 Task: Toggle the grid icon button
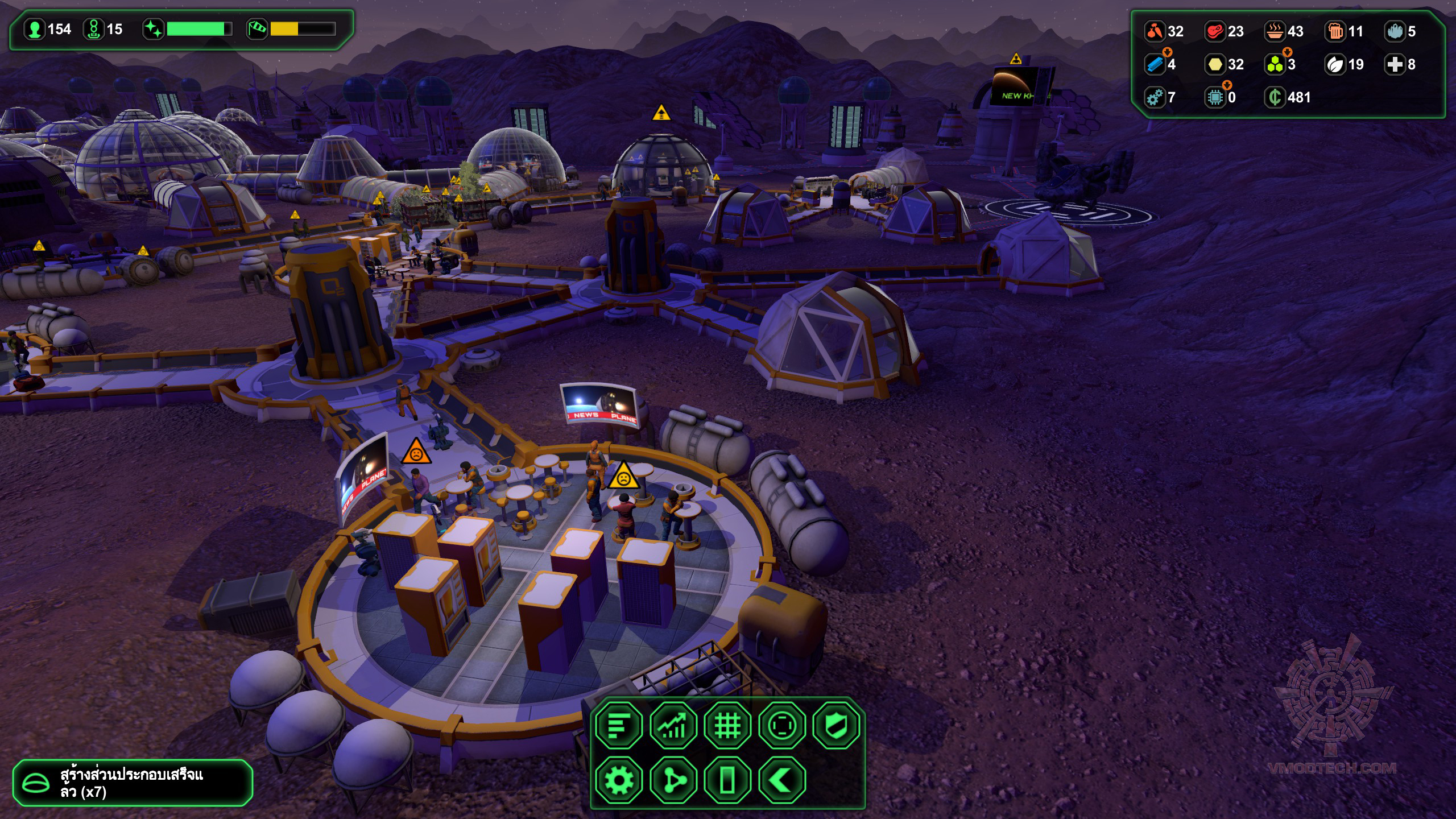(x=727, y=725)
